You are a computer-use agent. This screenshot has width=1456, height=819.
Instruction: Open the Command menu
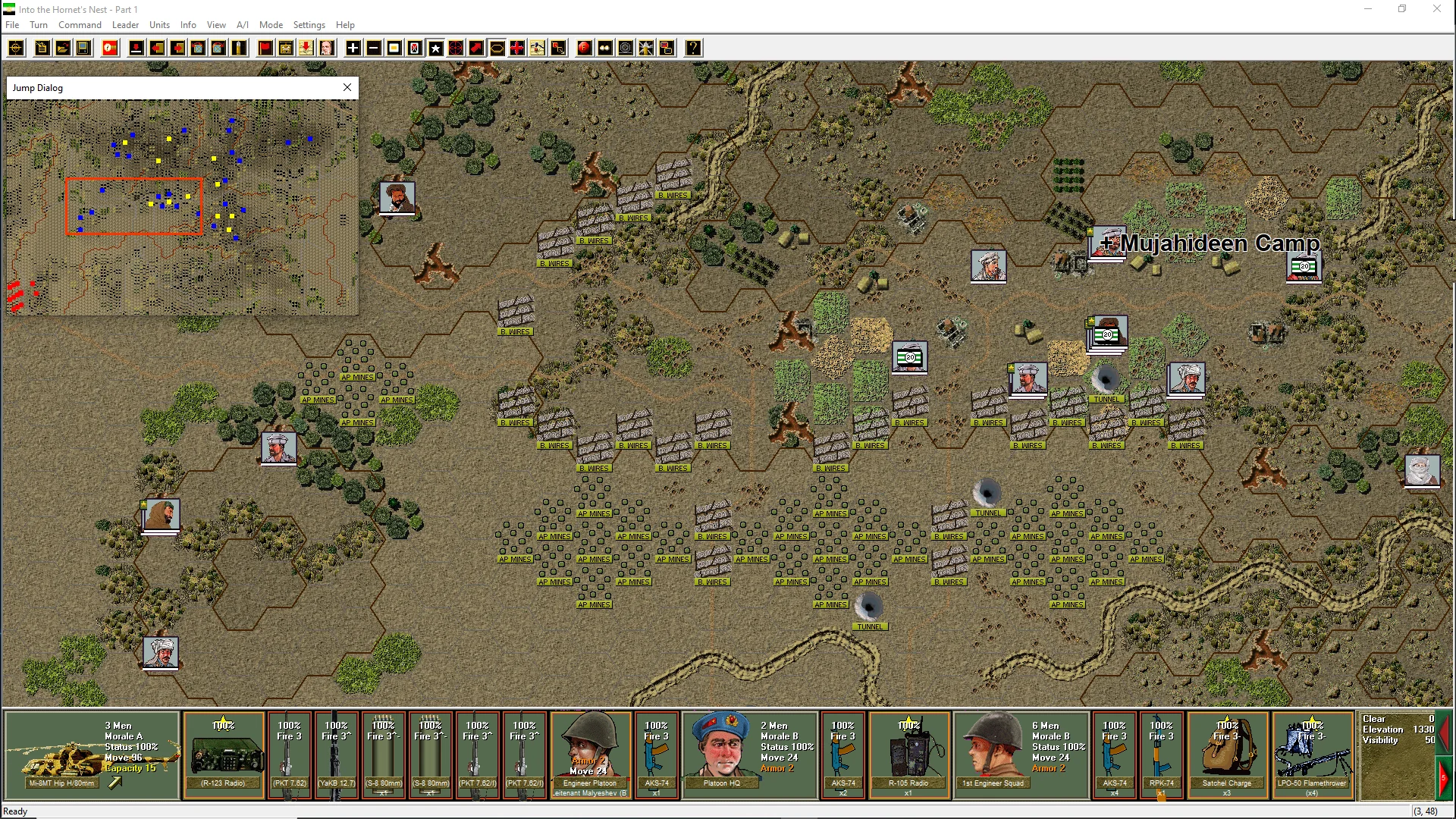pos(80,25)
